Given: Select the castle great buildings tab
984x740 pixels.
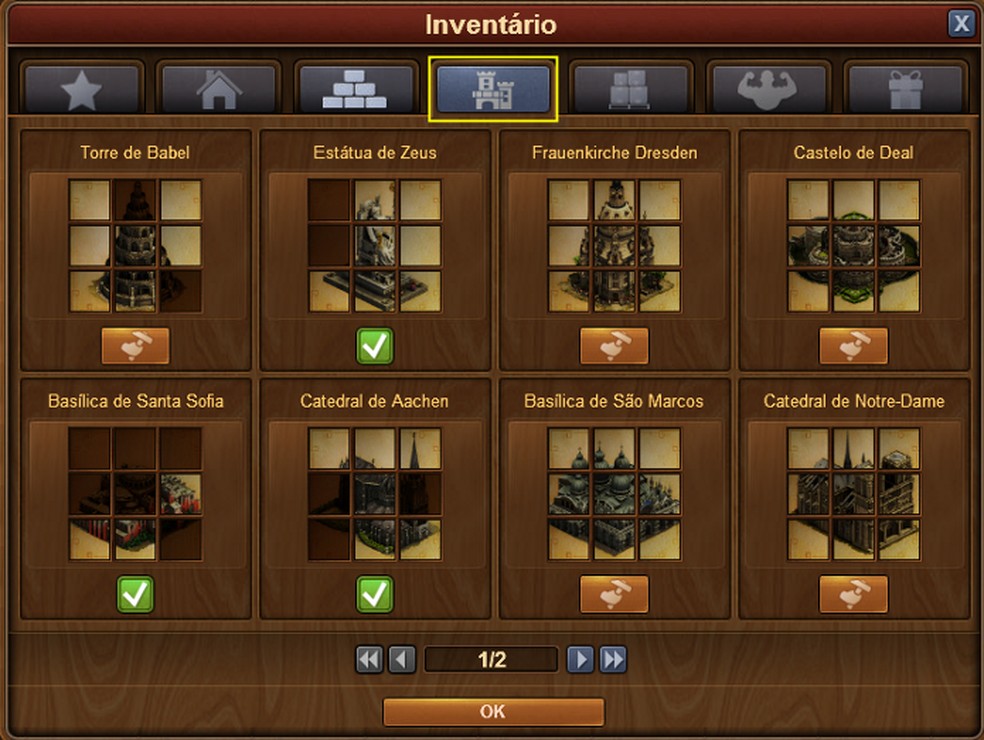Looking at the screenshot, I should point(492,90).
